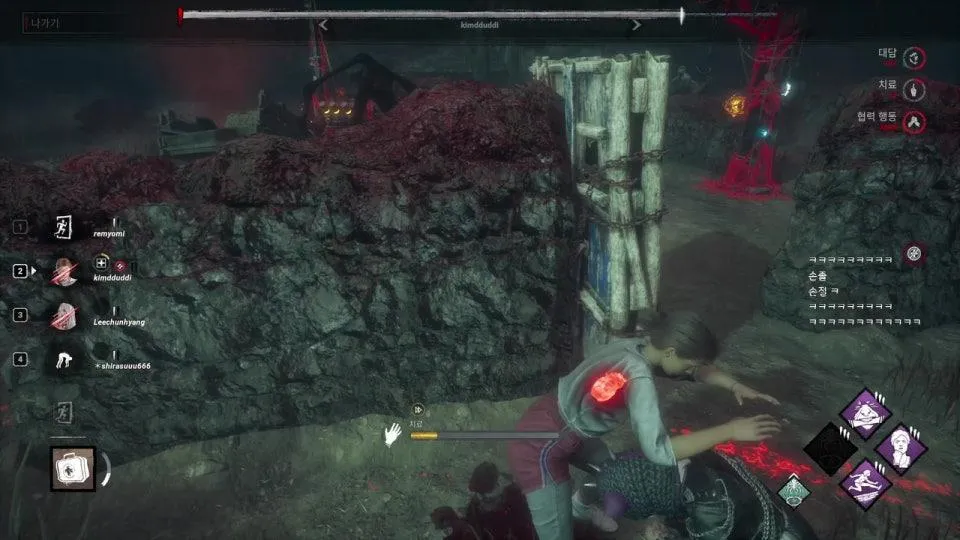960x540 pixels.
Task: Switch to previous spectated player arrow
Action: click(323, 26)
